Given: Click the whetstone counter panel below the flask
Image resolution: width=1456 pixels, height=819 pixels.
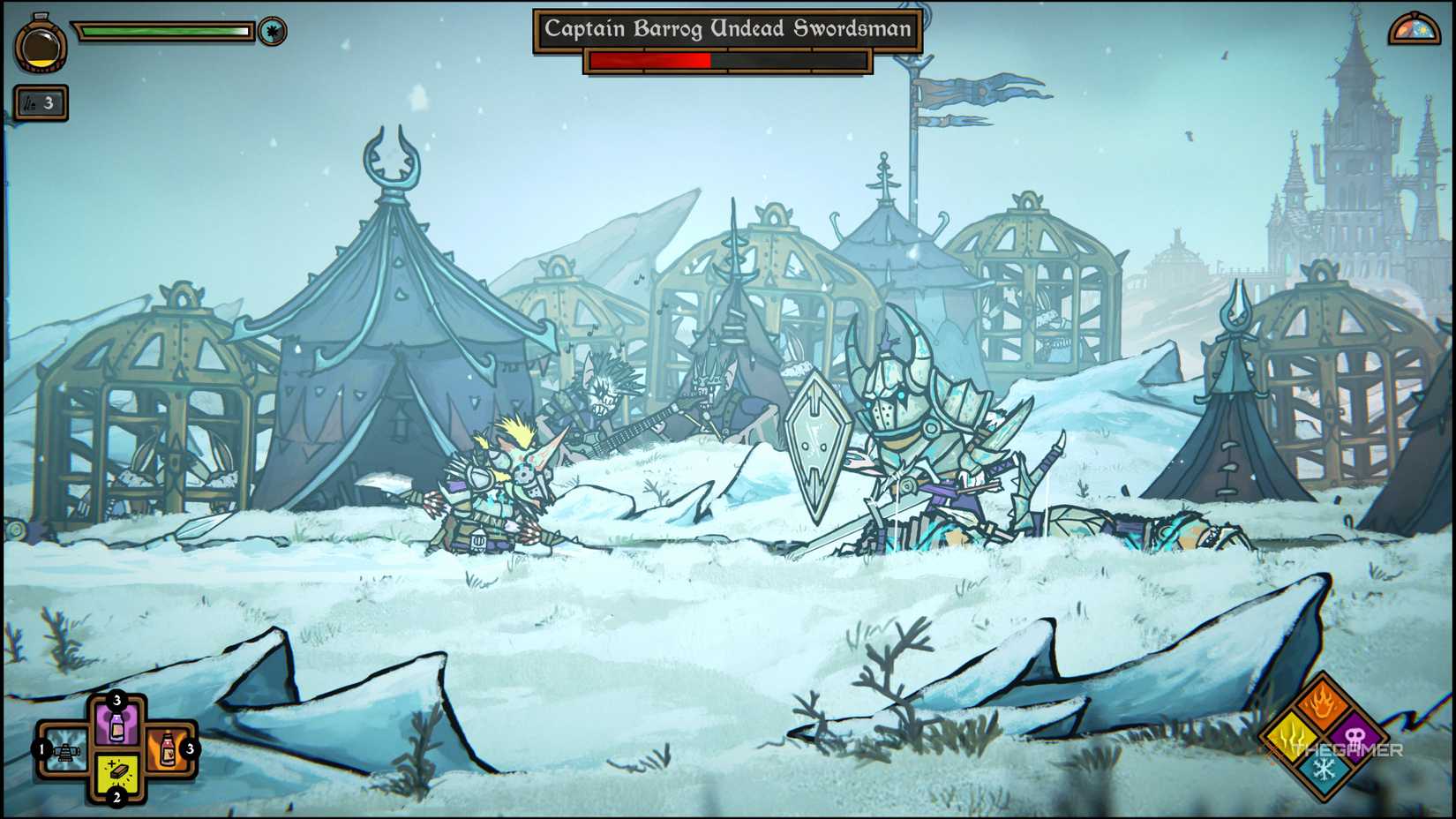Looking at the screenshot, I should coord(41,103).
